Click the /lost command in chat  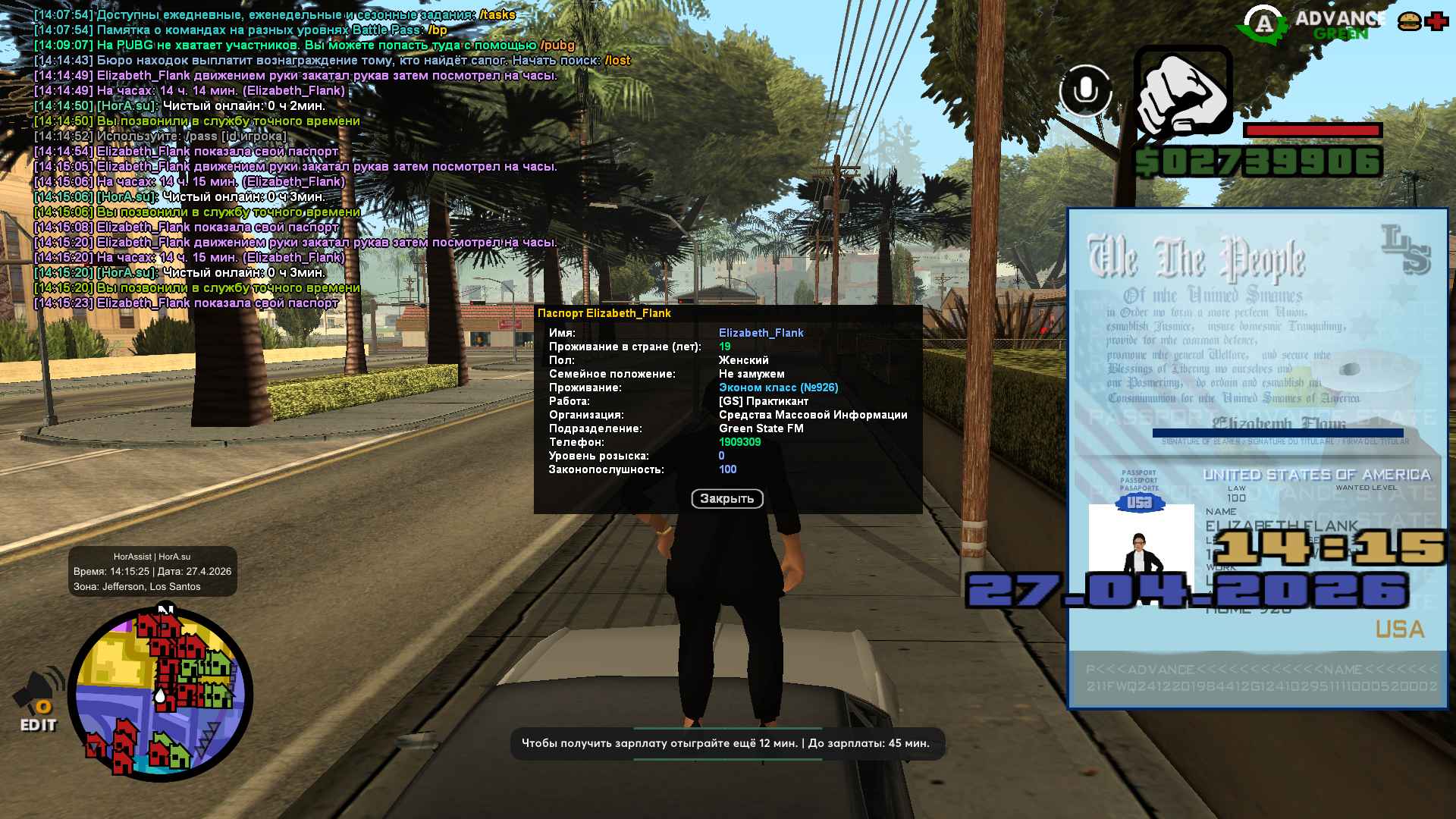click(617, 61)
